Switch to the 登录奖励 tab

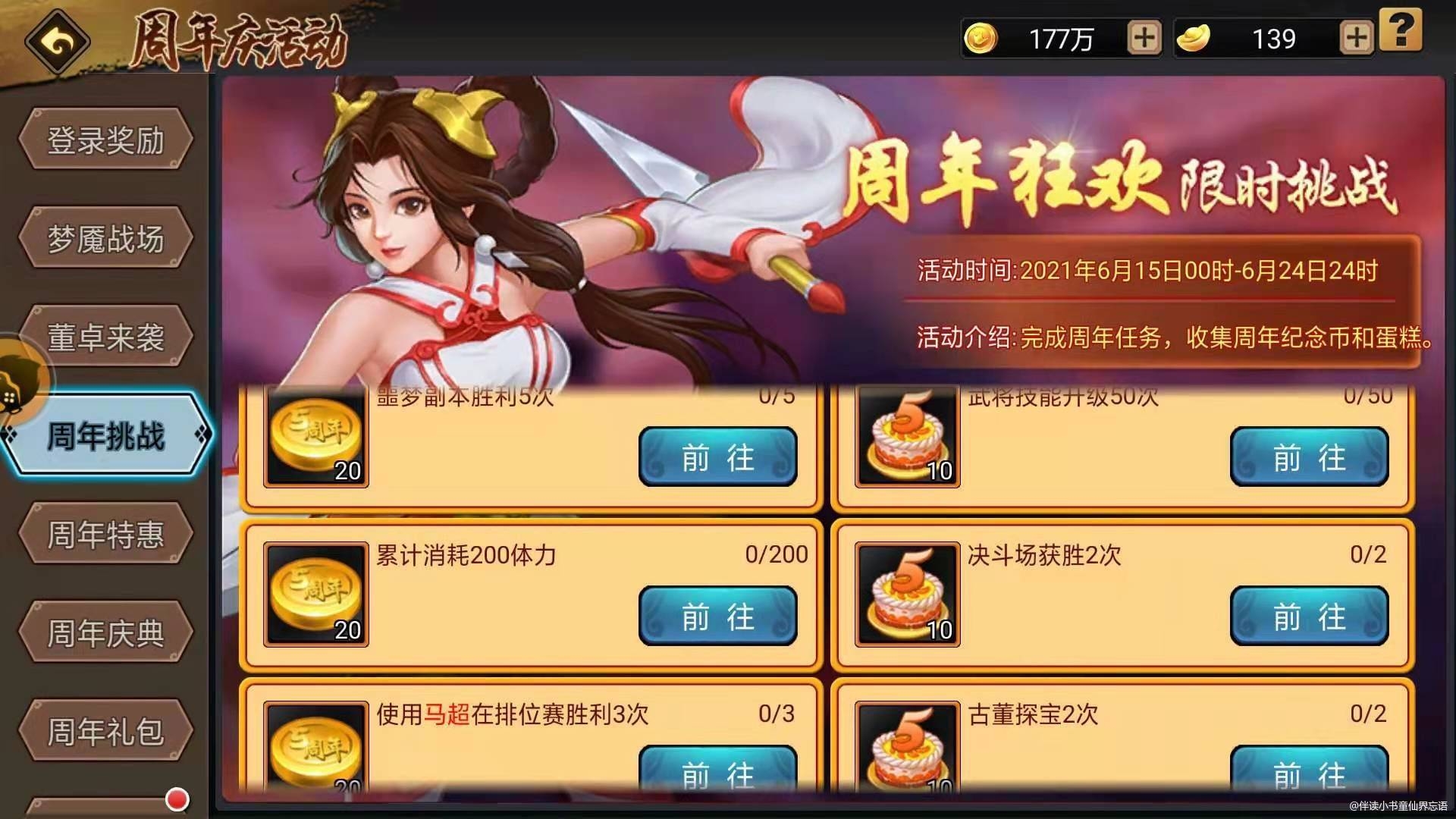(106, 140)
